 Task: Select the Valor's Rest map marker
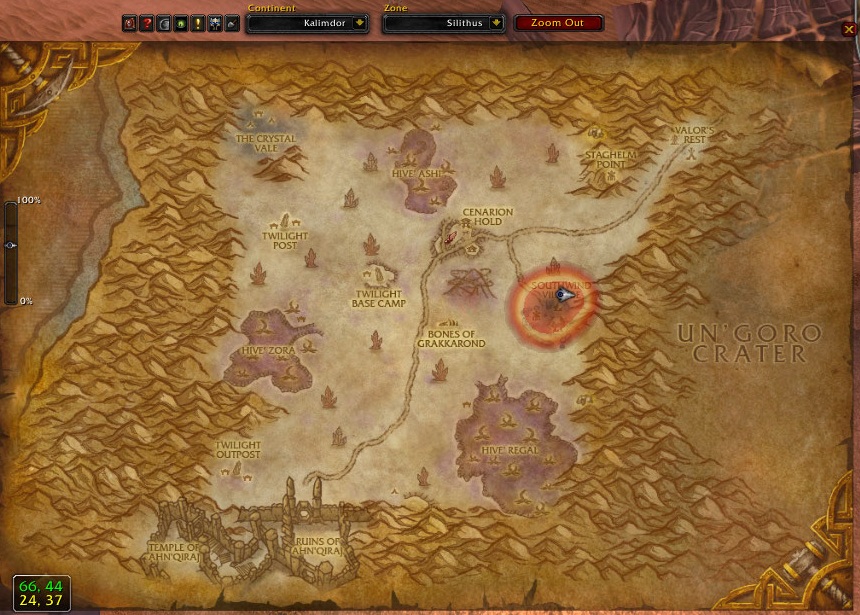click(x=693, y=135)
